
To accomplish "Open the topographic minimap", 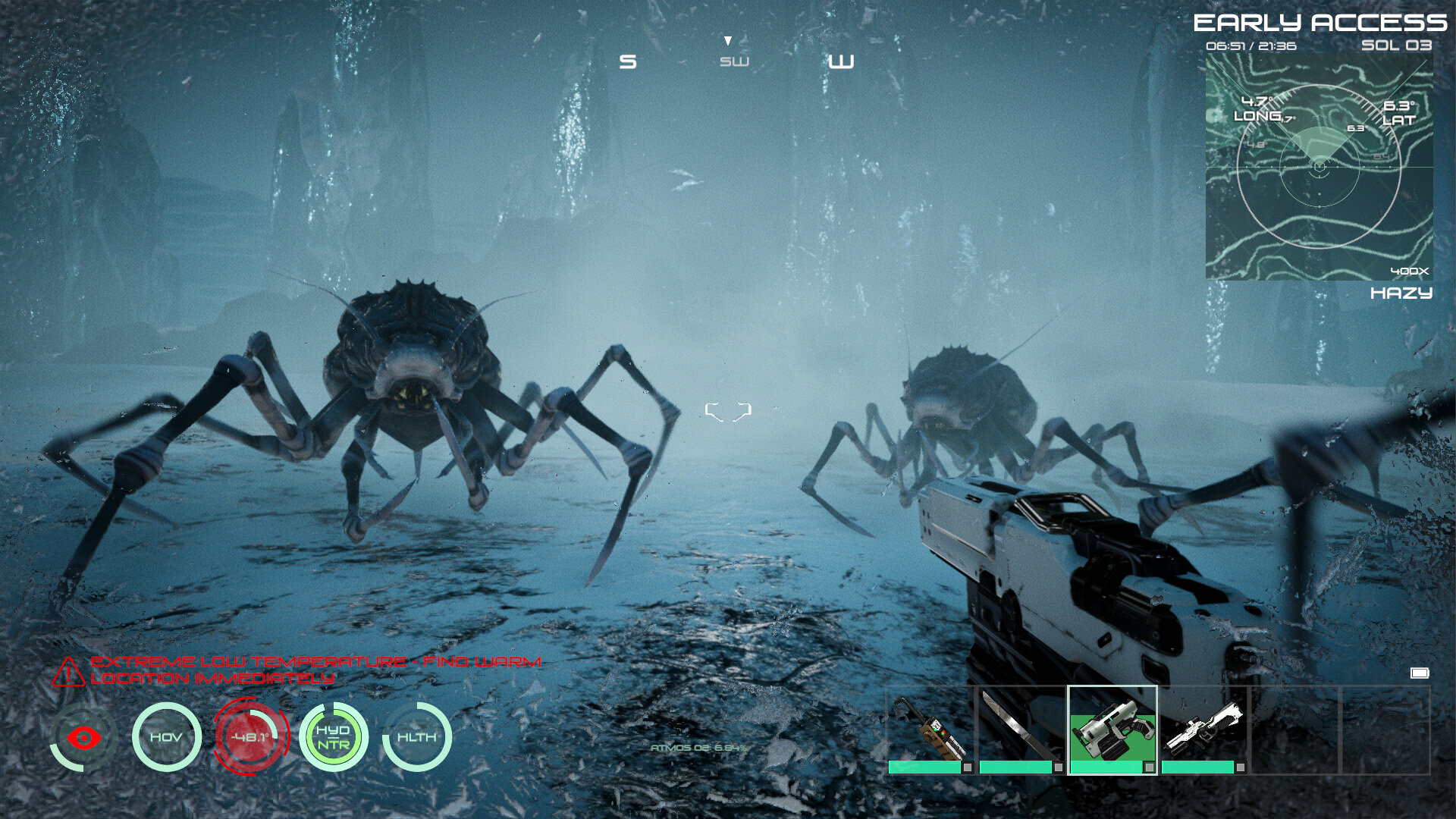I will tap(1319, 166).
